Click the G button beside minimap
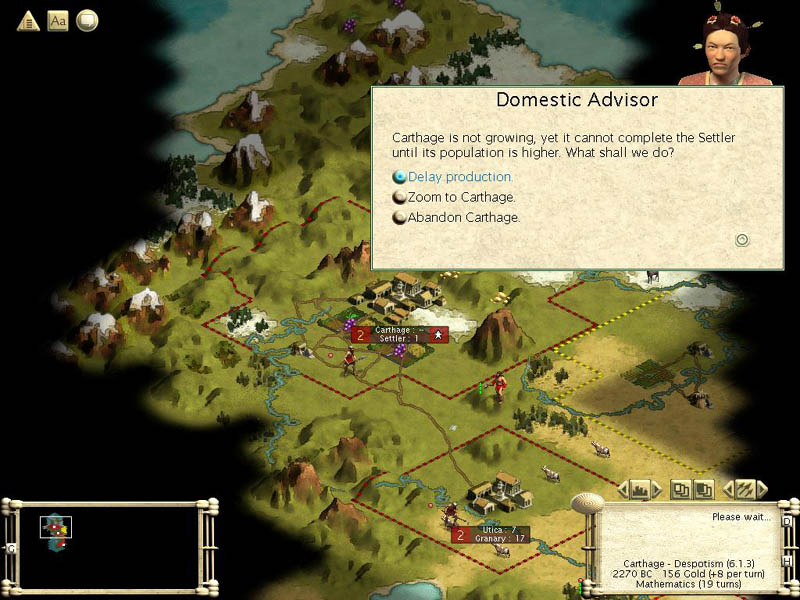This screenshot has height=600, width=800. click(x=11, y=548)
